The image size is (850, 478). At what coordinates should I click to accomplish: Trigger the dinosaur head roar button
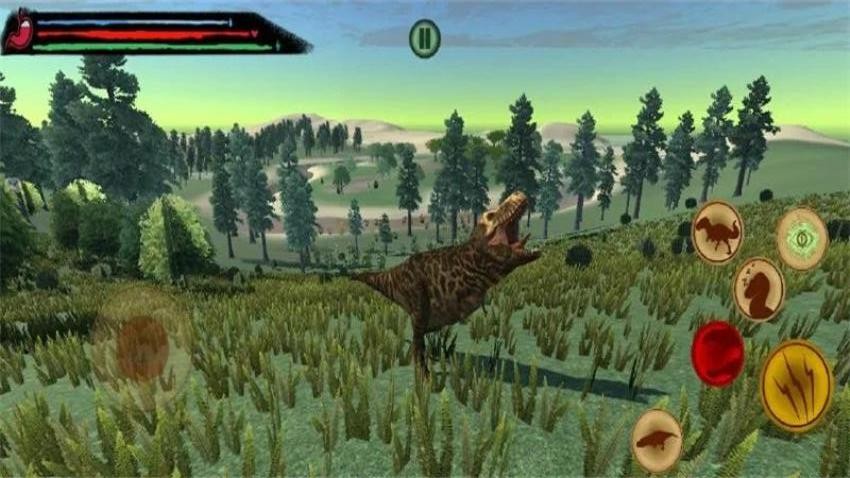[758, 290]
